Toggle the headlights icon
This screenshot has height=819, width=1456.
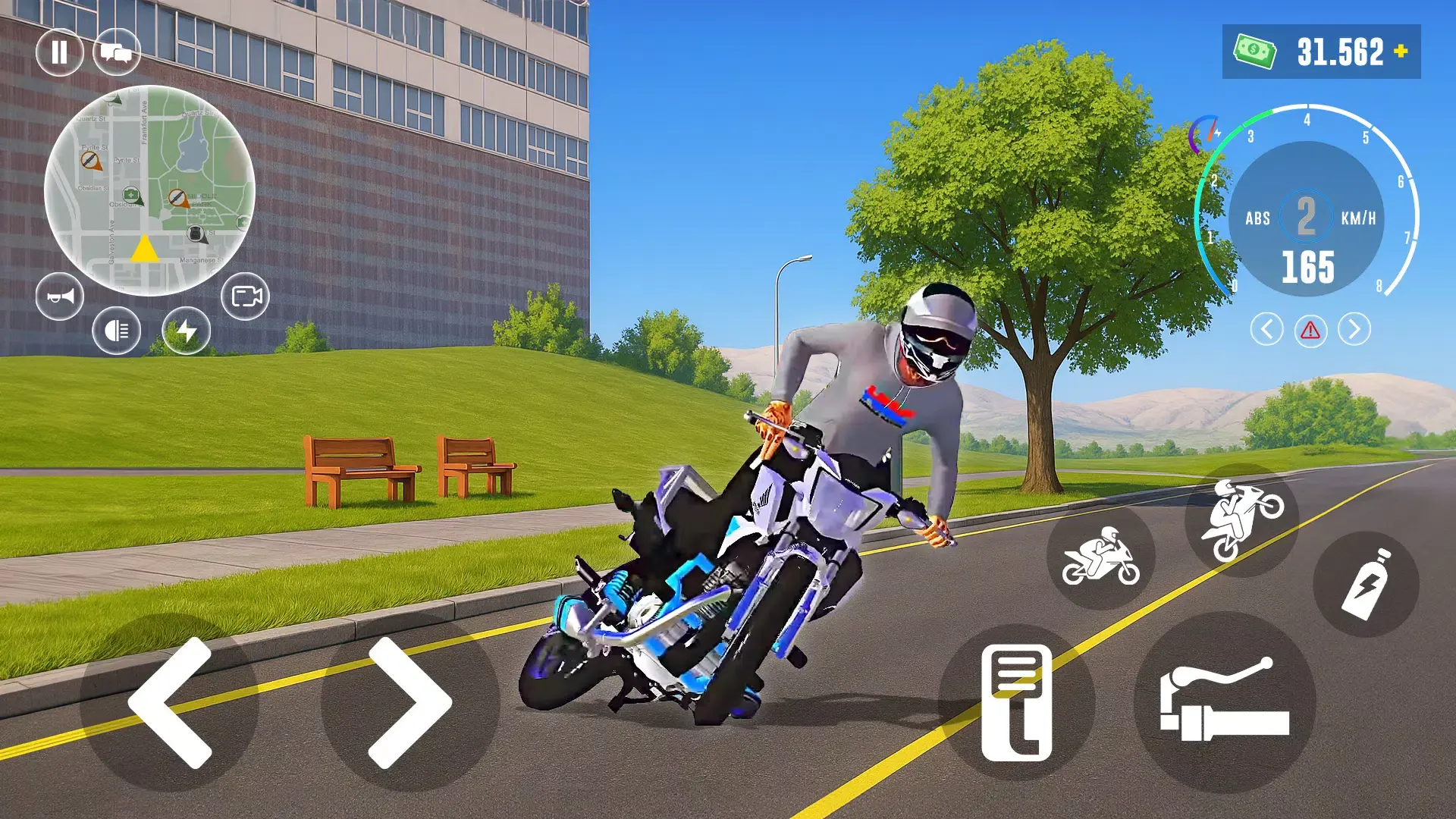115,331
